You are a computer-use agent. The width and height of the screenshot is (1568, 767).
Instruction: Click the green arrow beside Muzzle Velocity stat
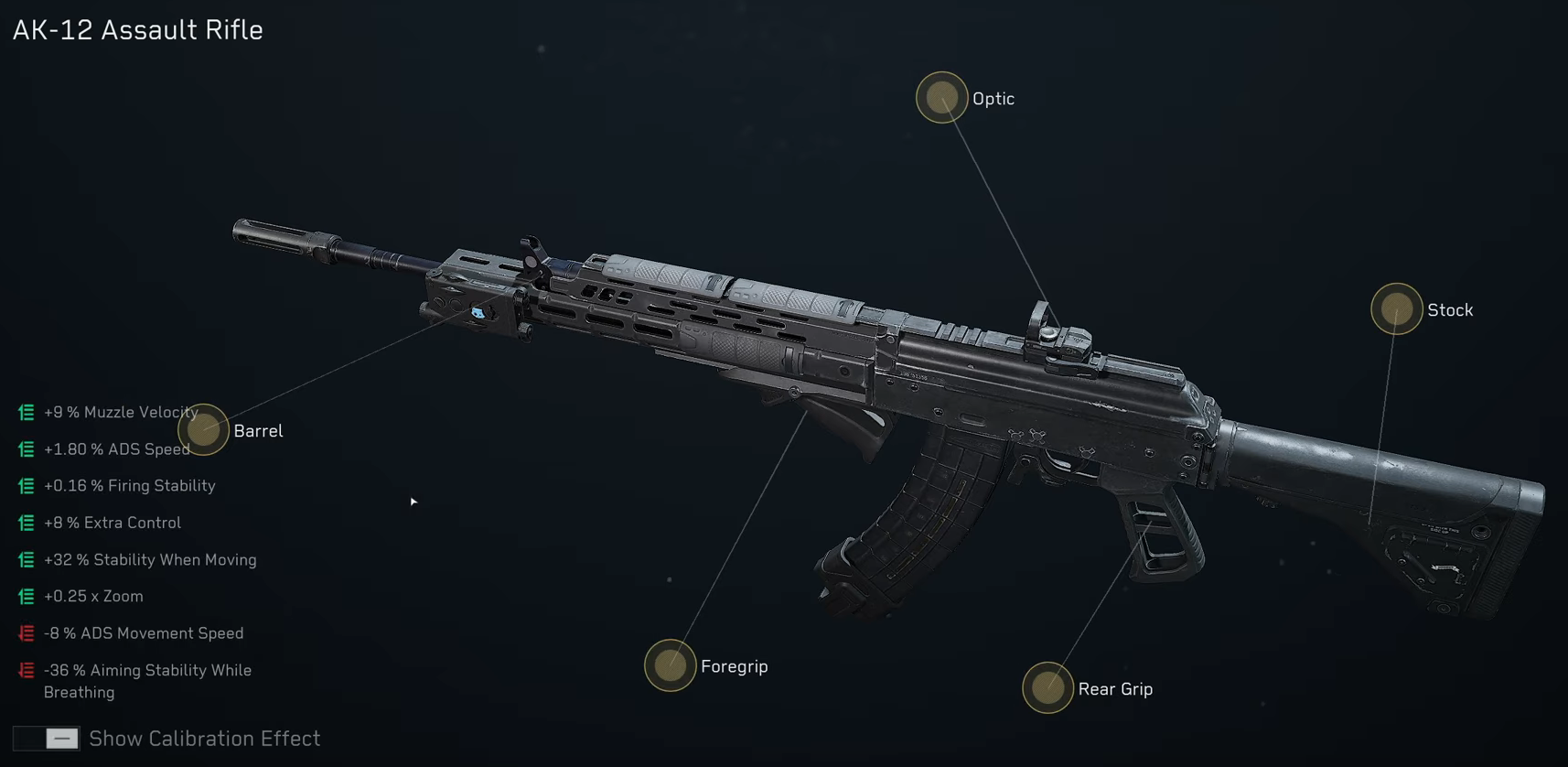(25, 413)
